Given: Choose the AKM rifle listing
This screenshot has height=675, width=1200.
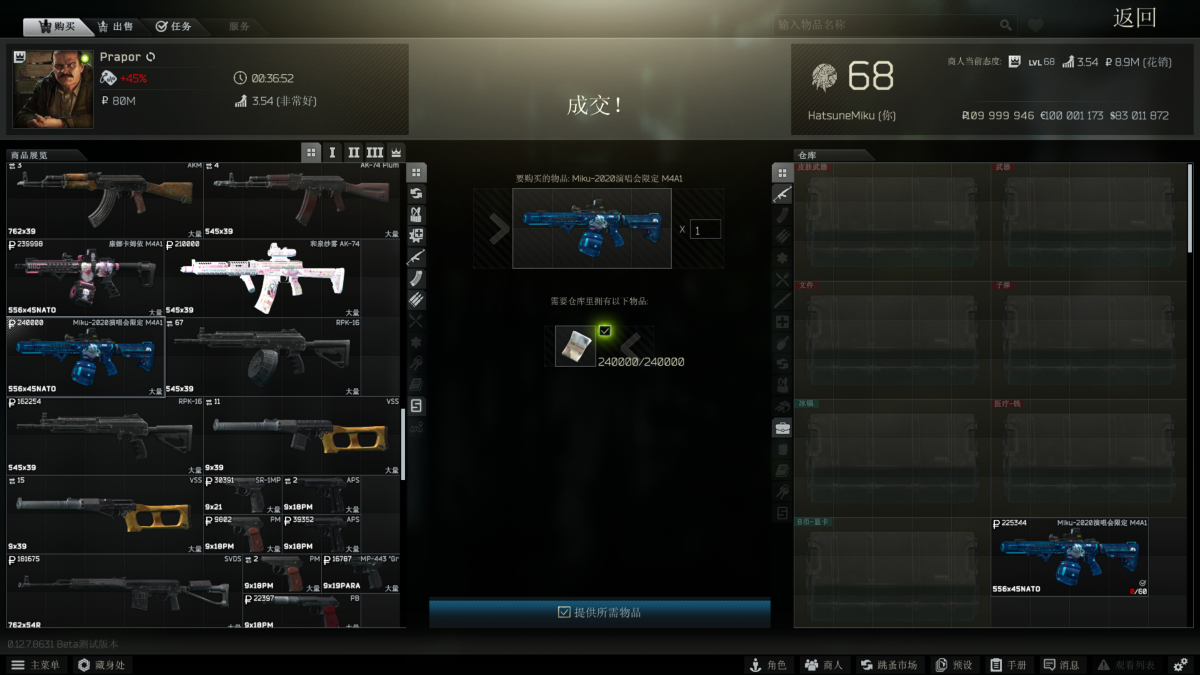Looking at the screenshot, I should point(105,199).
